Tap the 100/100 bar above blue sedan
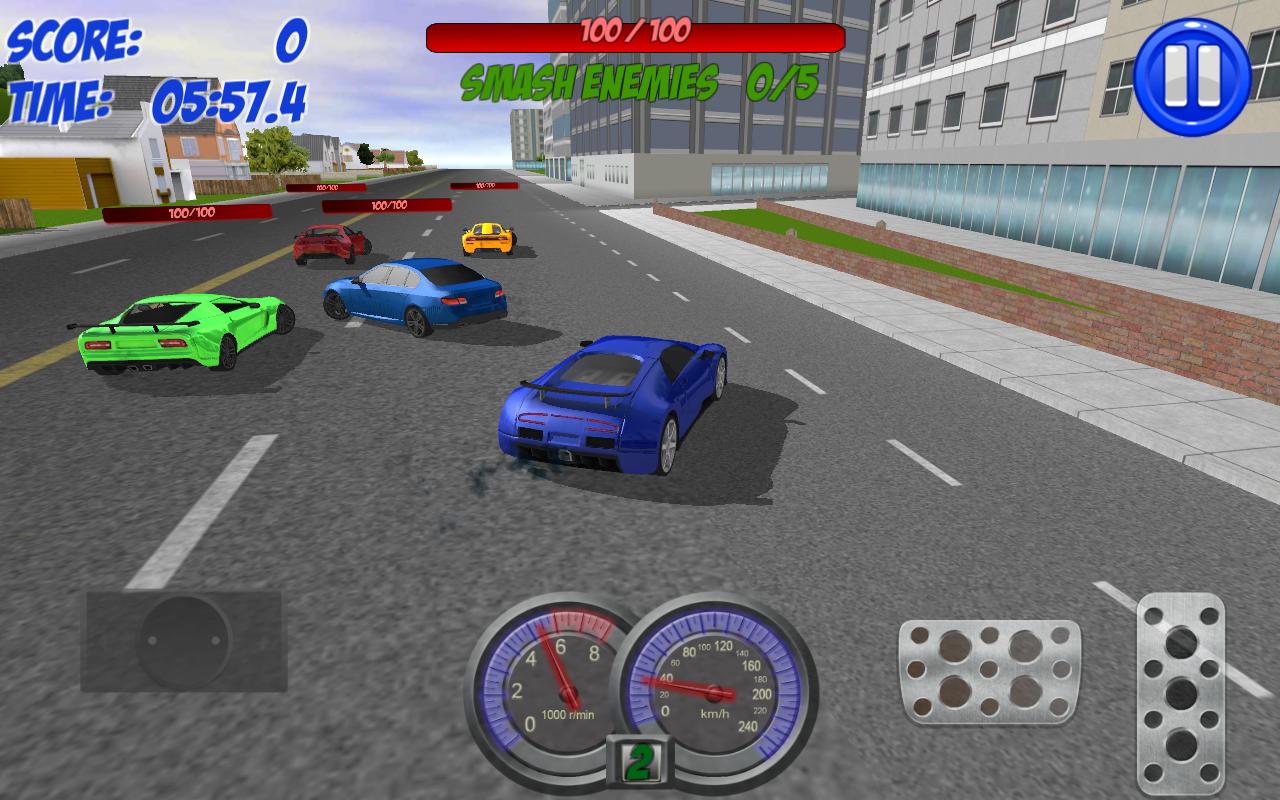Image resolution: width=1280 pixels, height=800 pixels. coord(386,205)
